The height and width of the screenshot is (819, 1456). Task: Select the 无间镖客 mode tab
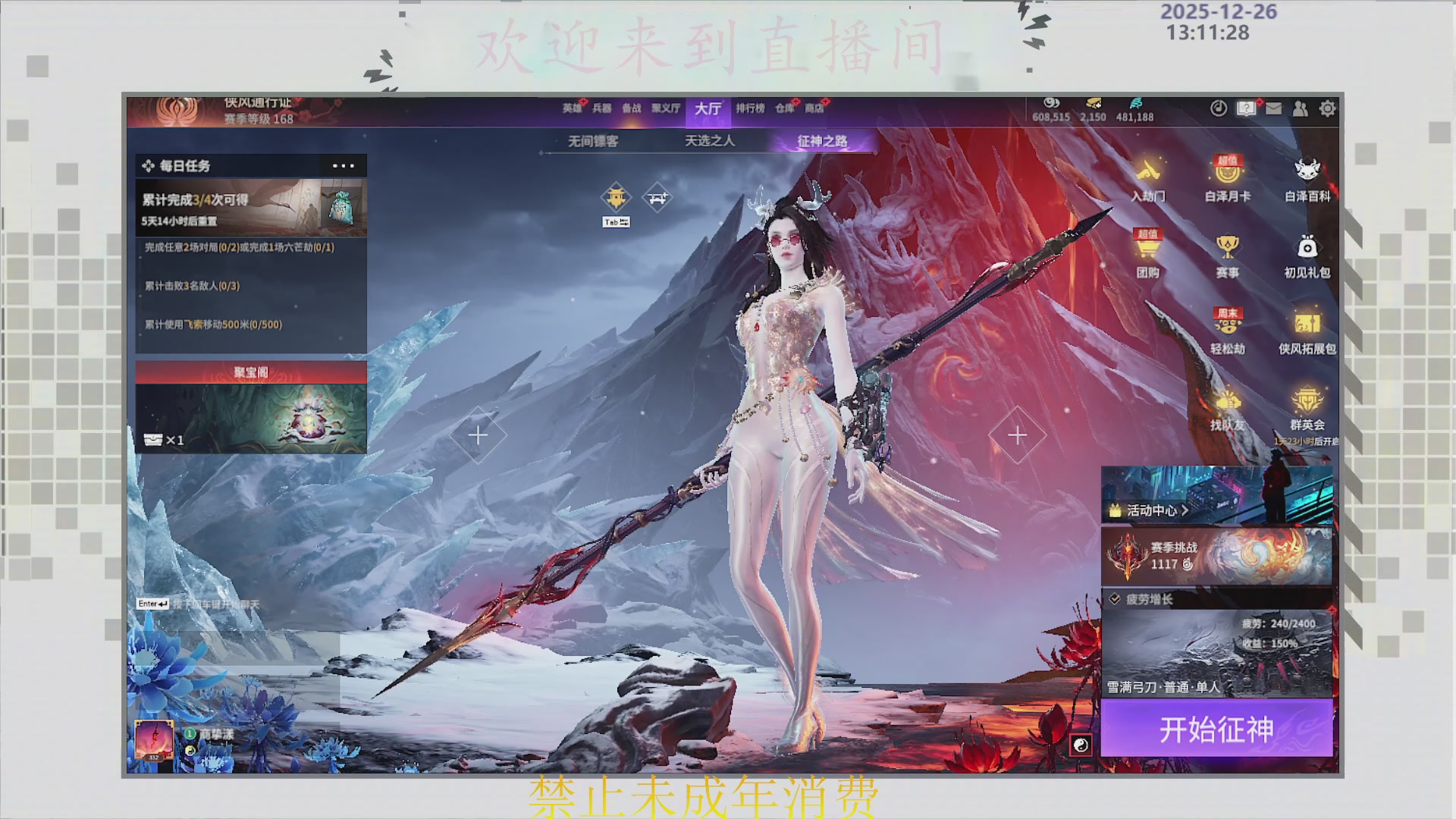[x=593, y=141]
